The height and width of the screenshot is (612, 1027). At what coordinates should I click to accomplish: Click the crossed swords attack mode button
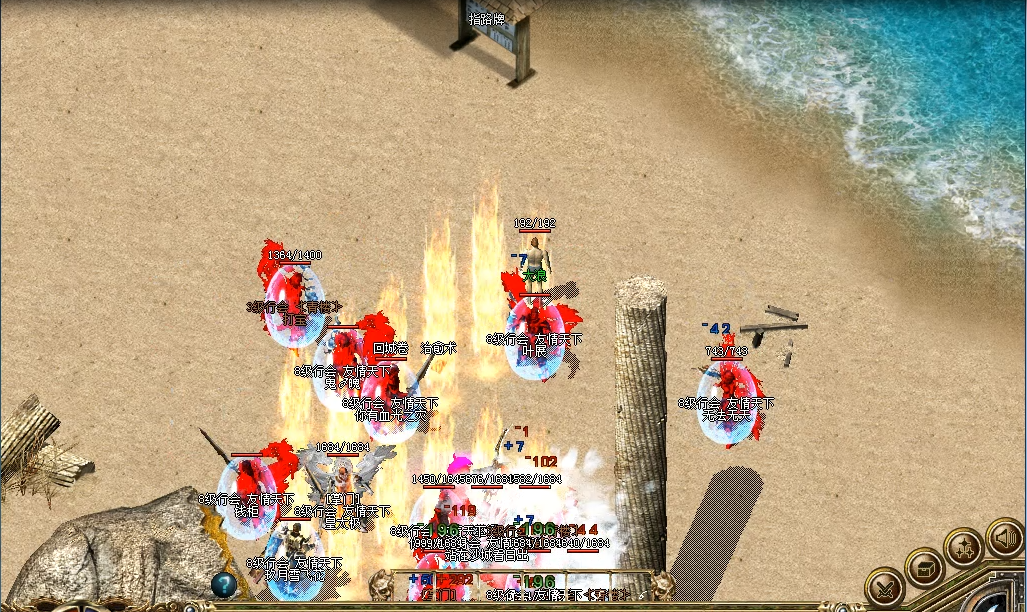point(886,587)
